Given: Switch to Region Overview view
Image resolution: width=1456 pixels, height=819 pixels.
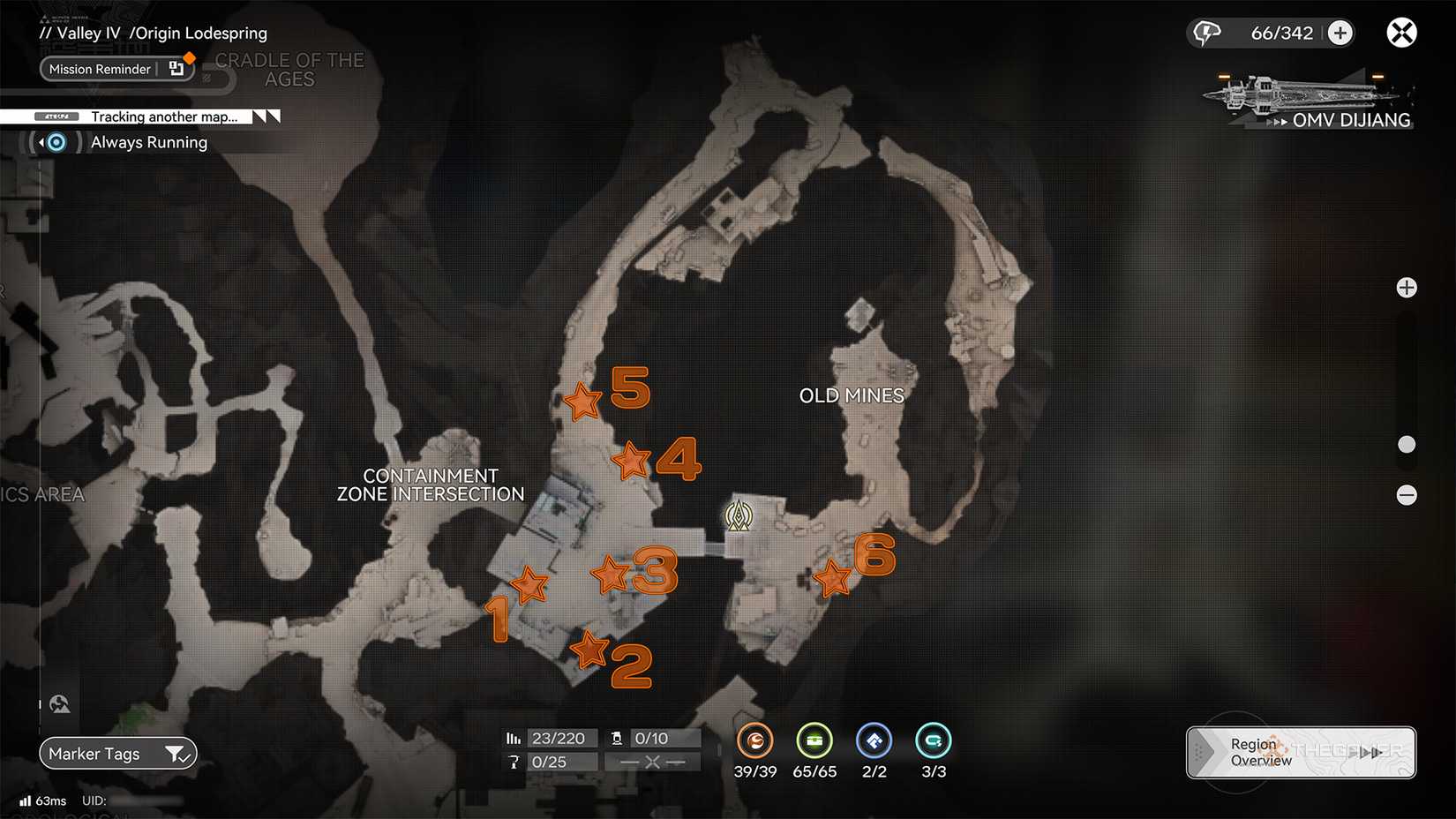Looking at the screenshot, I should [1257, 752].
